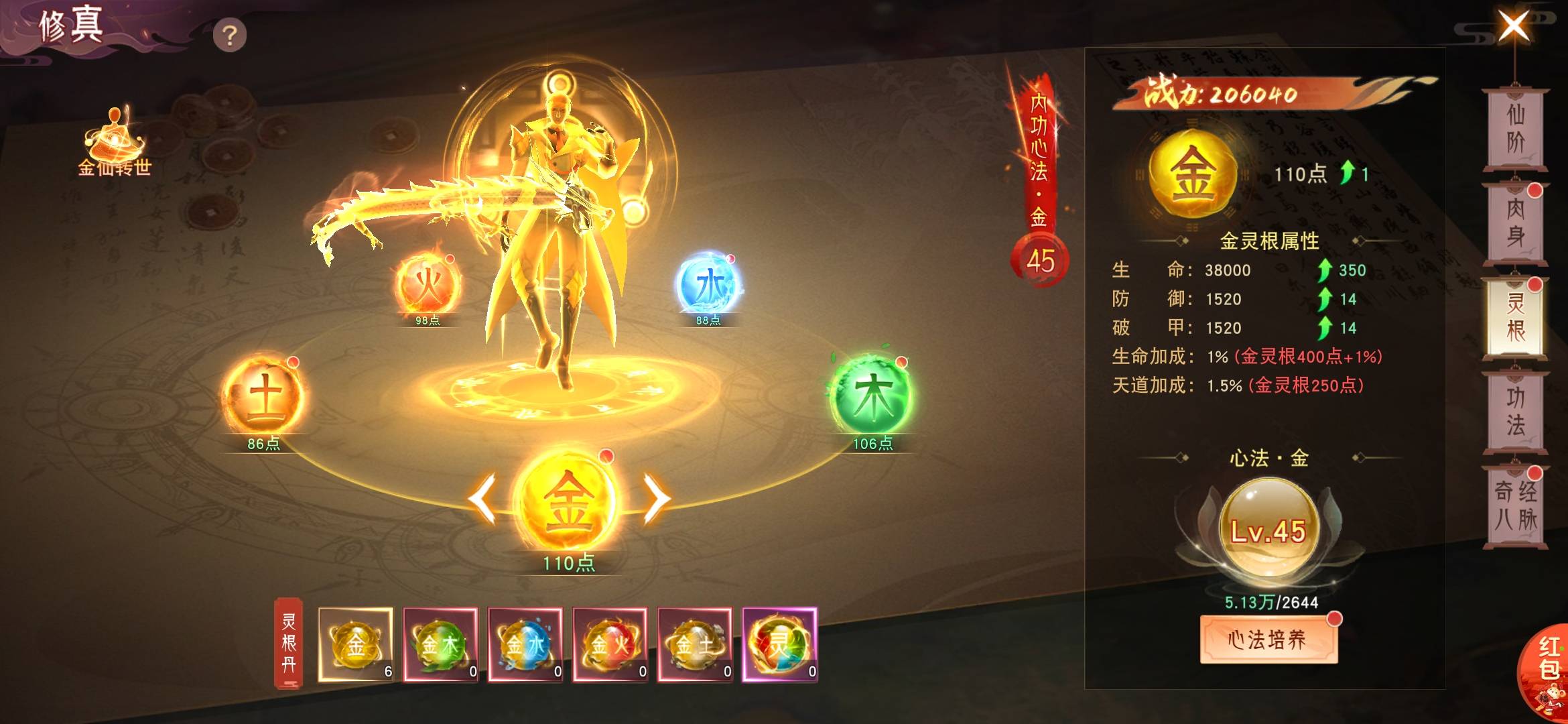The image size is (1568, 724).
Task: Tap the 心法培养 cultivate button
Action: [x=1268, y=640]
